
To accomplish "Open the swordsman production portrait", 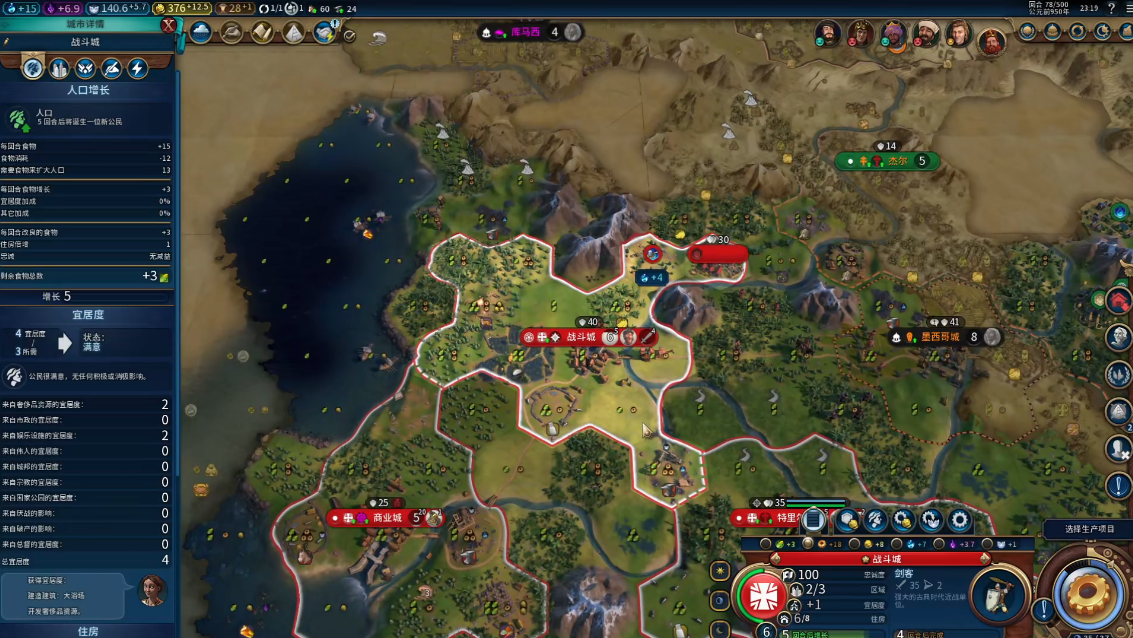I will [x=998, y=594].
